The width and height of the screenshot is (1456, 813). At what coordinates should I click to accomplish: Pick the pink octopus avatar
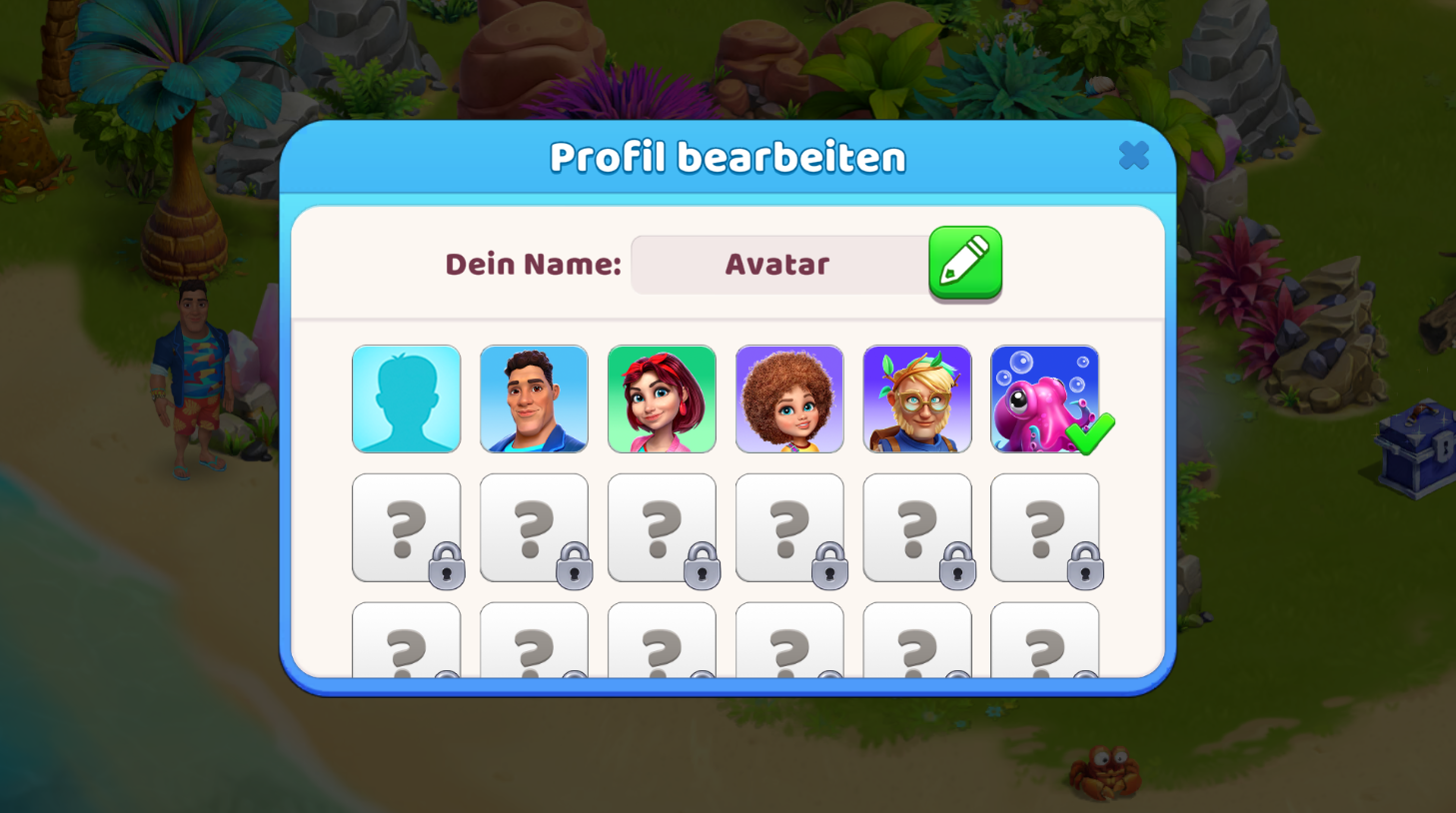(x=1044, y=400)
